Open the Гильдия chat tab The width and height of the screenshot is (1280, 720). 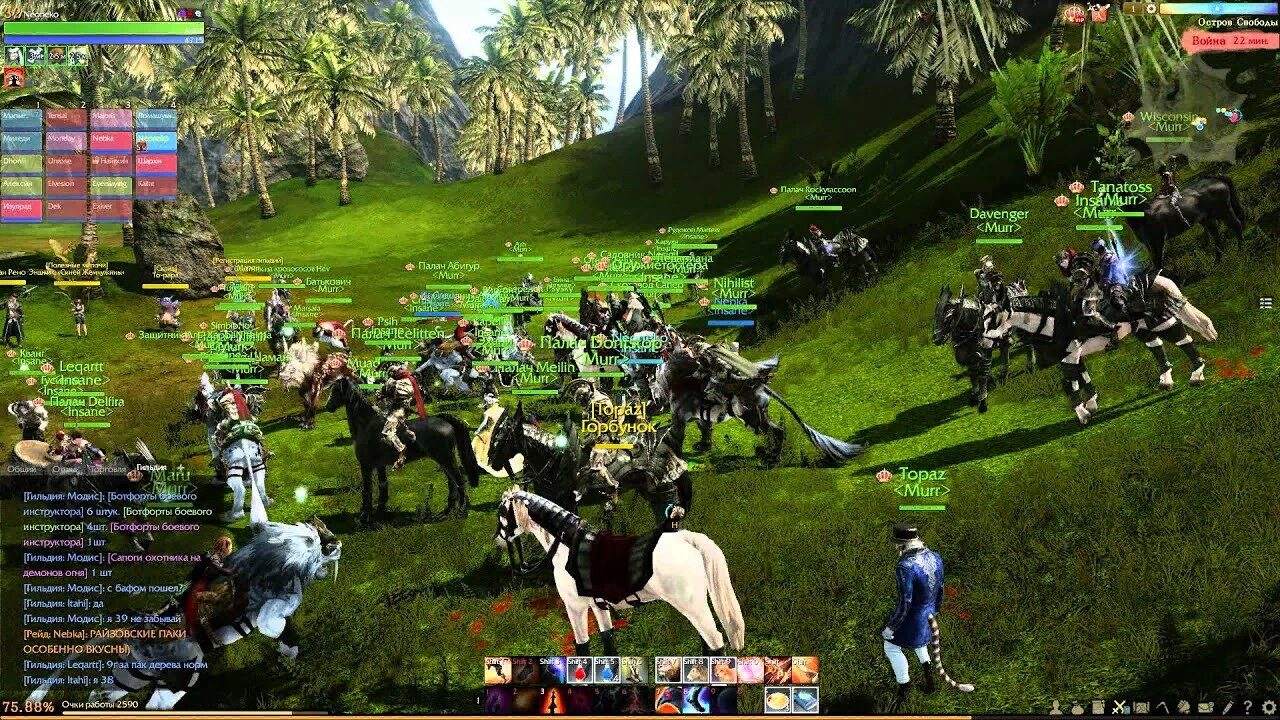(152, 467)
